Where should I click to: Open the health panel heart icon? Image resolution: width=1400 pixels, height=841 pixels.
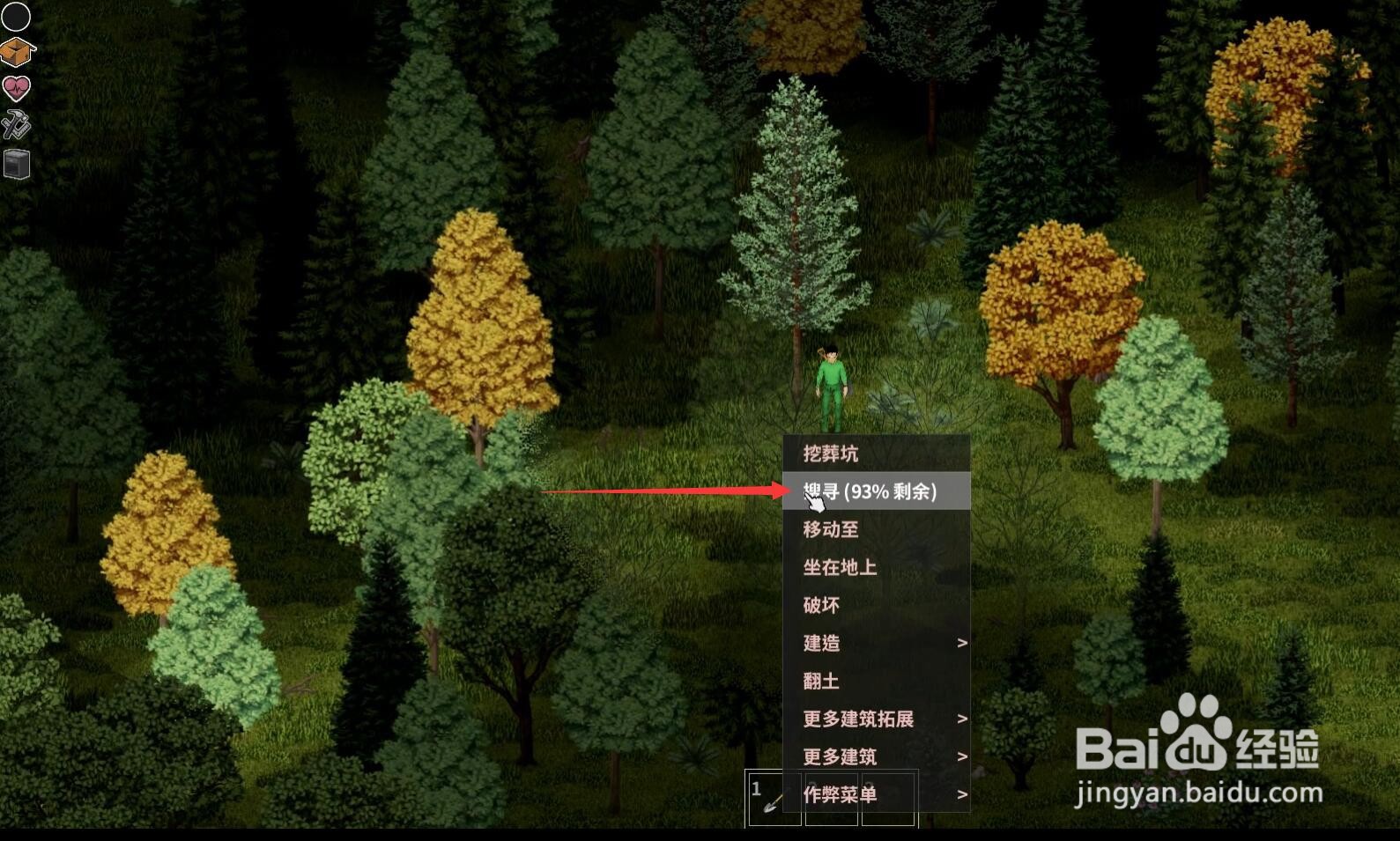coord(16,89)
